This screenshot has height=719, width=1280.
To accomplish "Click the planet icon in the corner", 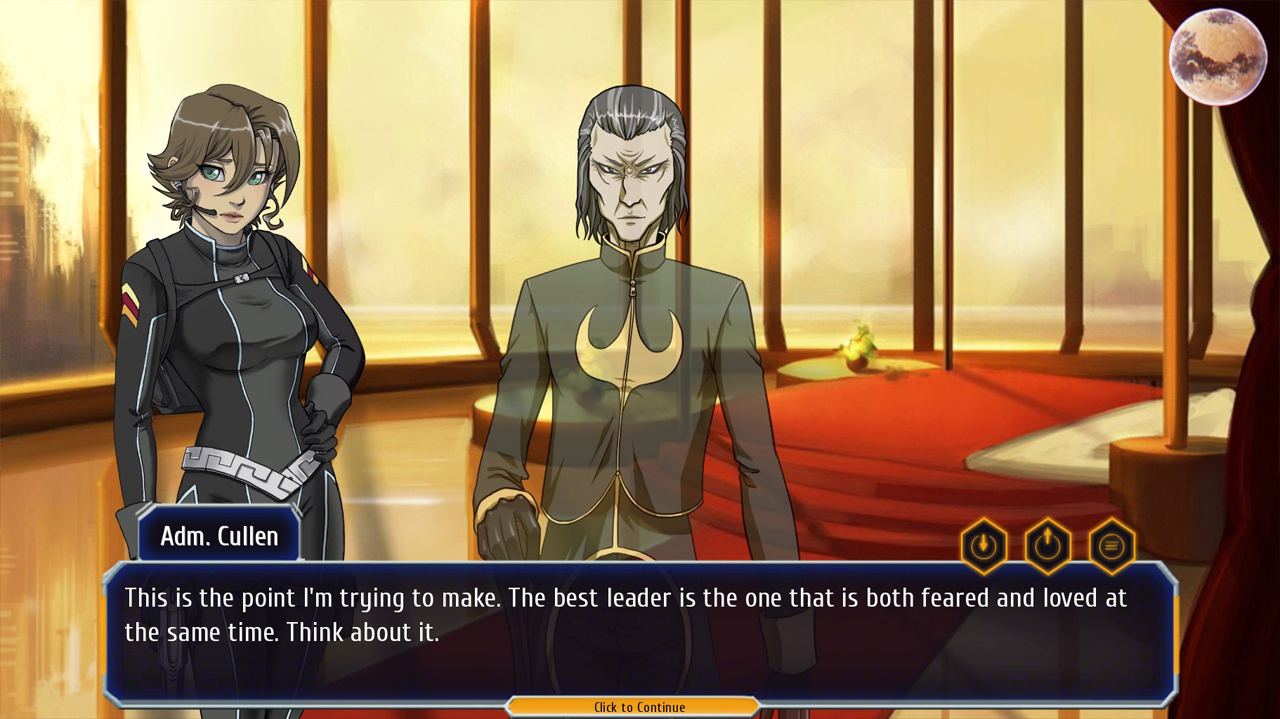I will pos(1217,57).
